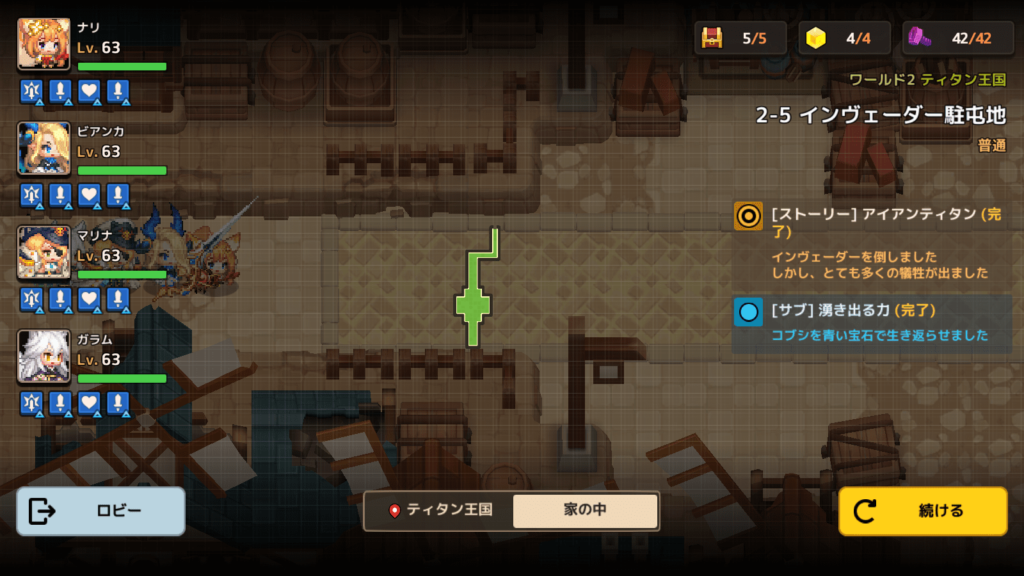
Task: Continue the game with 続ける button
Action: tap(922, 511)
